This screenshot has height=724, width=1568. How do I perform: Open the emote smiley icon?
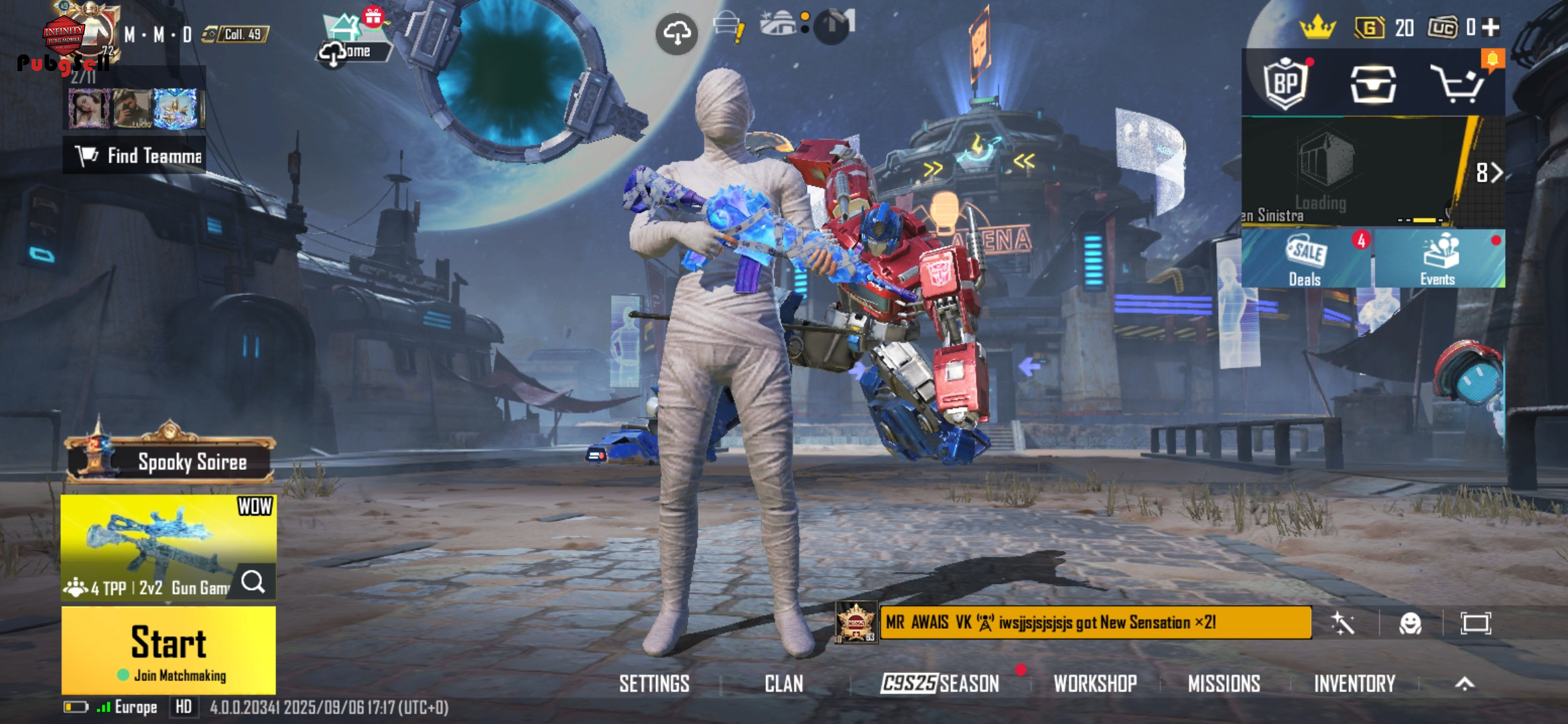click(x=1410, y=623)
